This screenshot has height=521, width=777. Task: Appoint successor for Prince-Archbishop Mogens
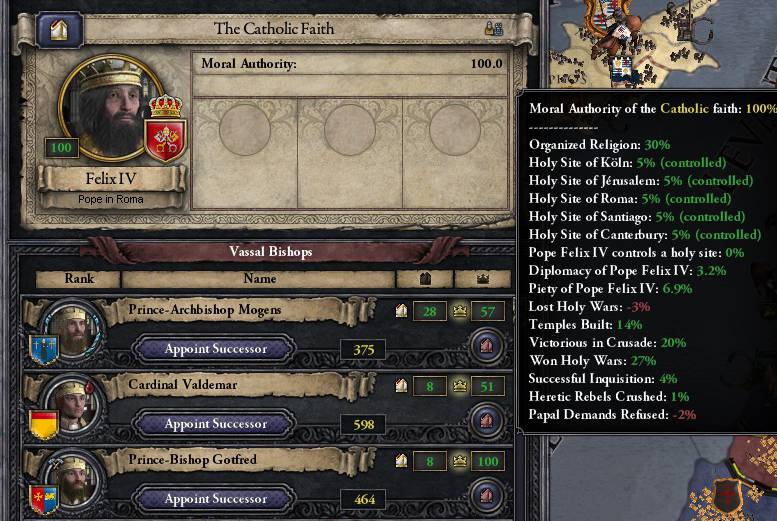(215, 350)
